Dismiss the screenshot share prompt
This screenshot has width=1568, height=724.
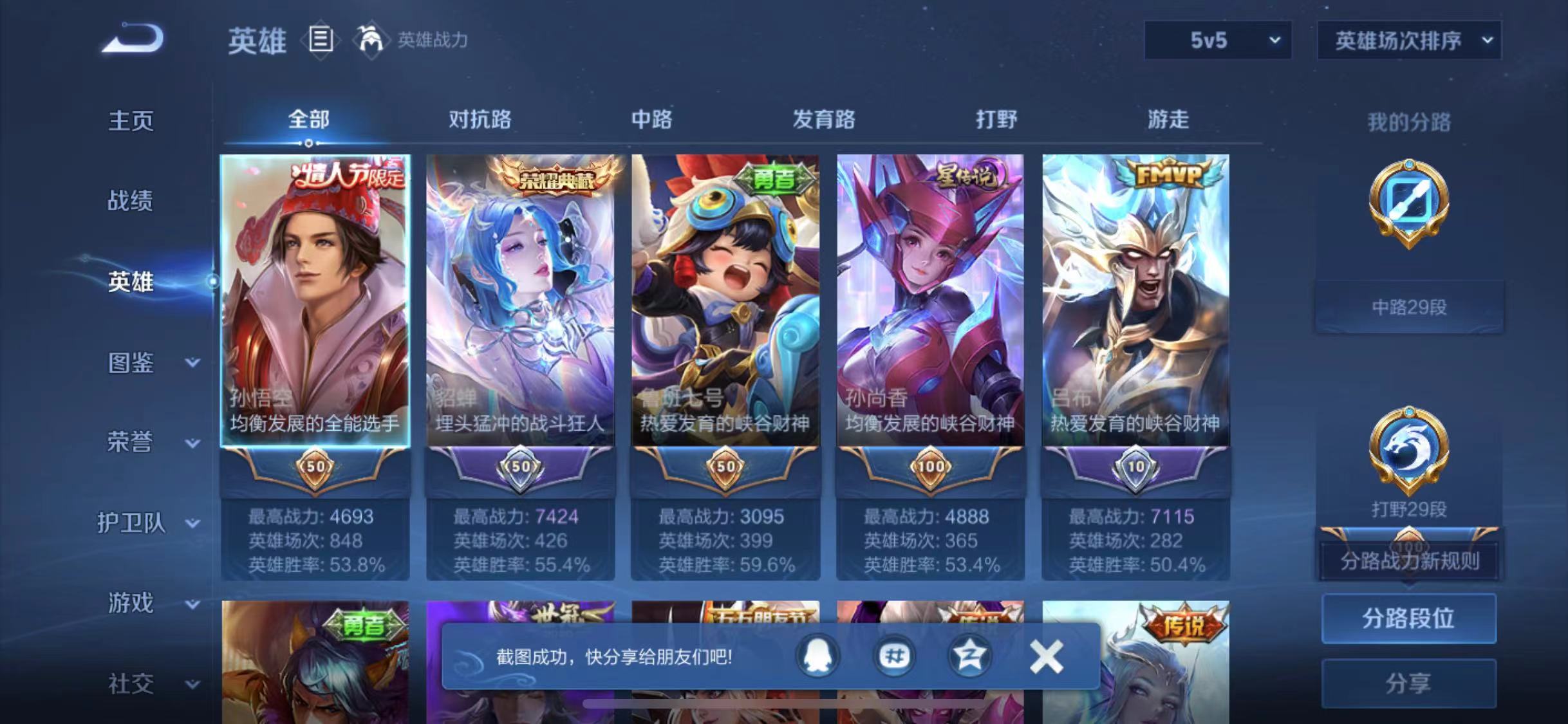(1046, 655)
